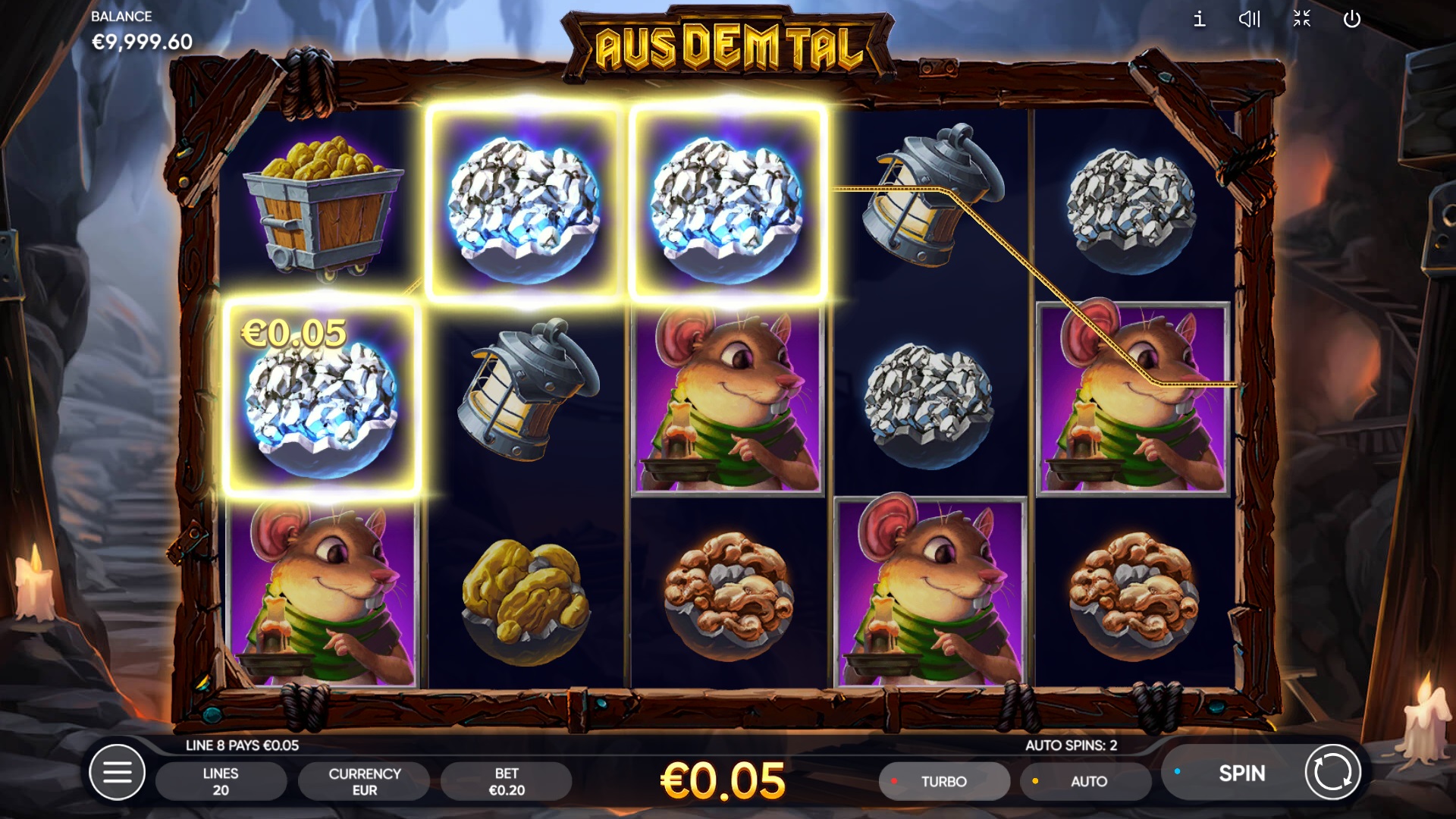Open the hamburger menu
1456x819 pixels.
pos(117,773)
